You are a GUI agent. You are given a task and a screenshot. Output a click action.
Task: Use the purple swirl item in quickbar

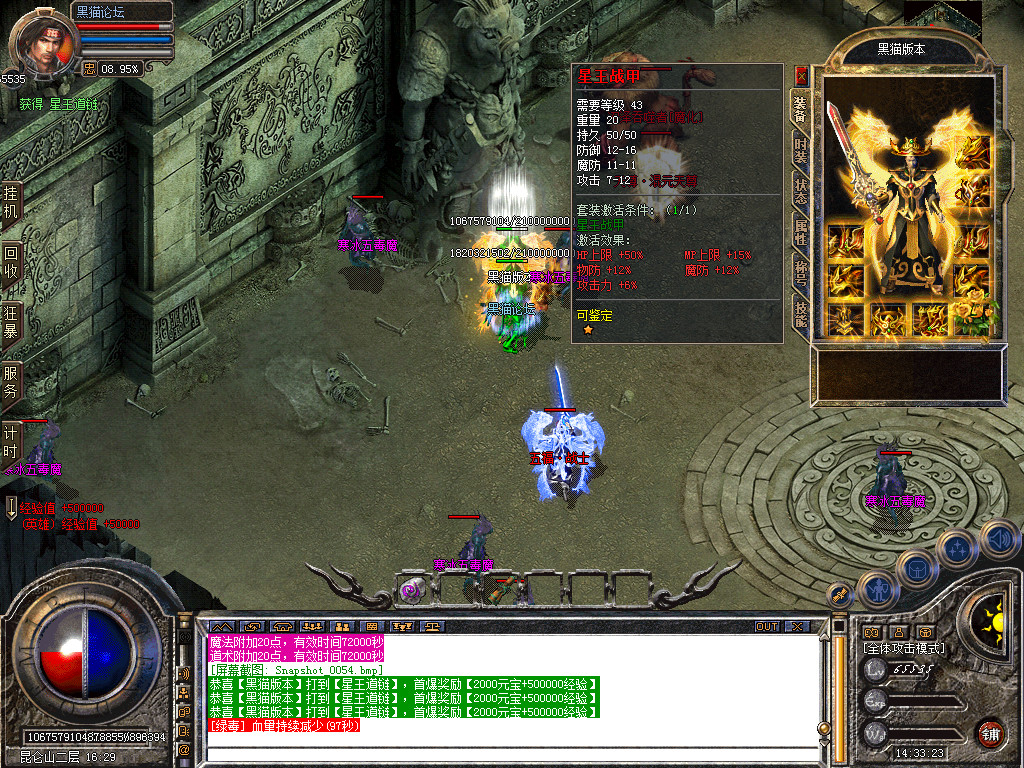411,590
